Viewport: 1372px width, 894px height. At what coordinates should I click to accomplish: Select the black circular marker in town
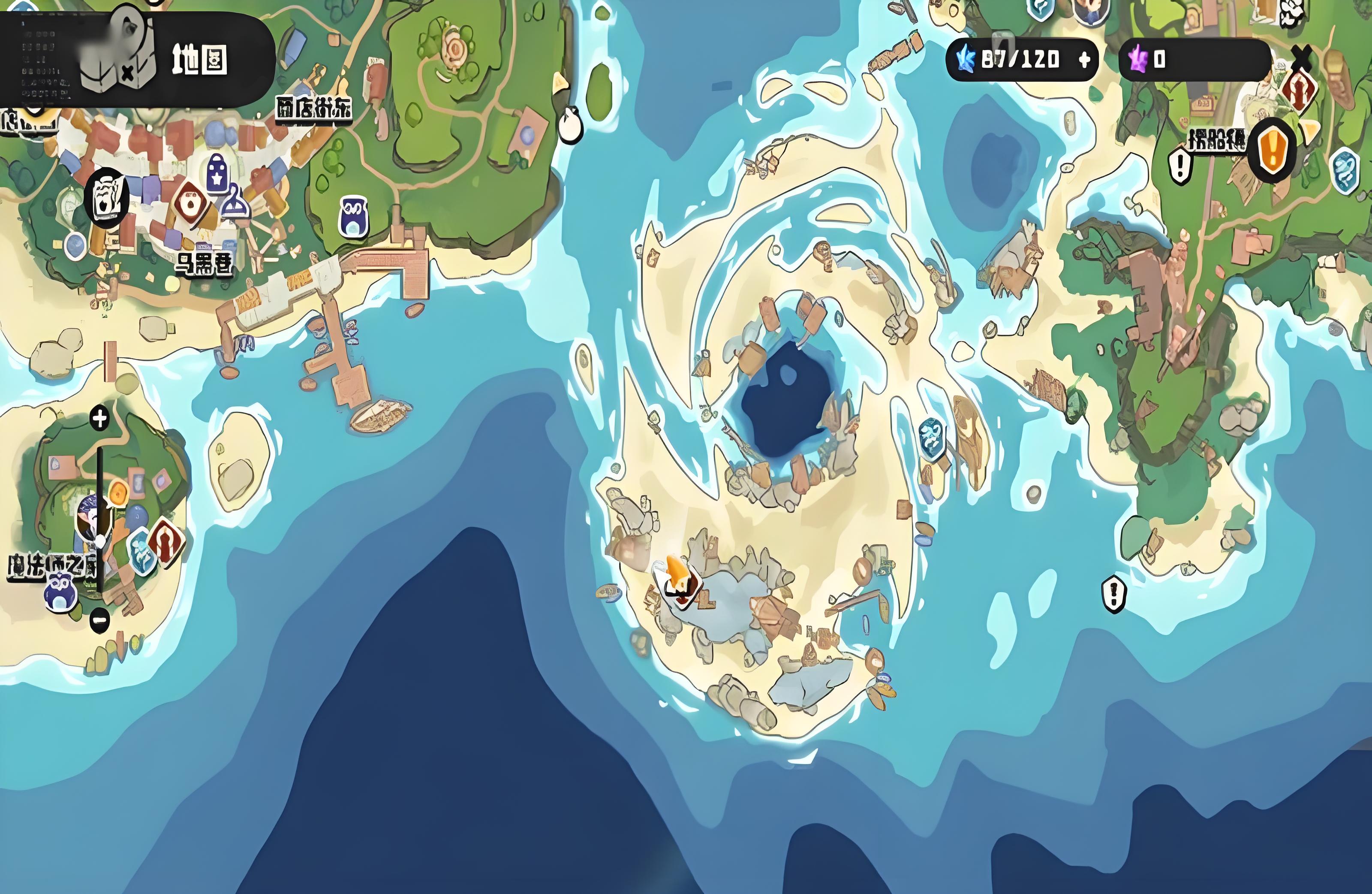click(x=106, y=197)
